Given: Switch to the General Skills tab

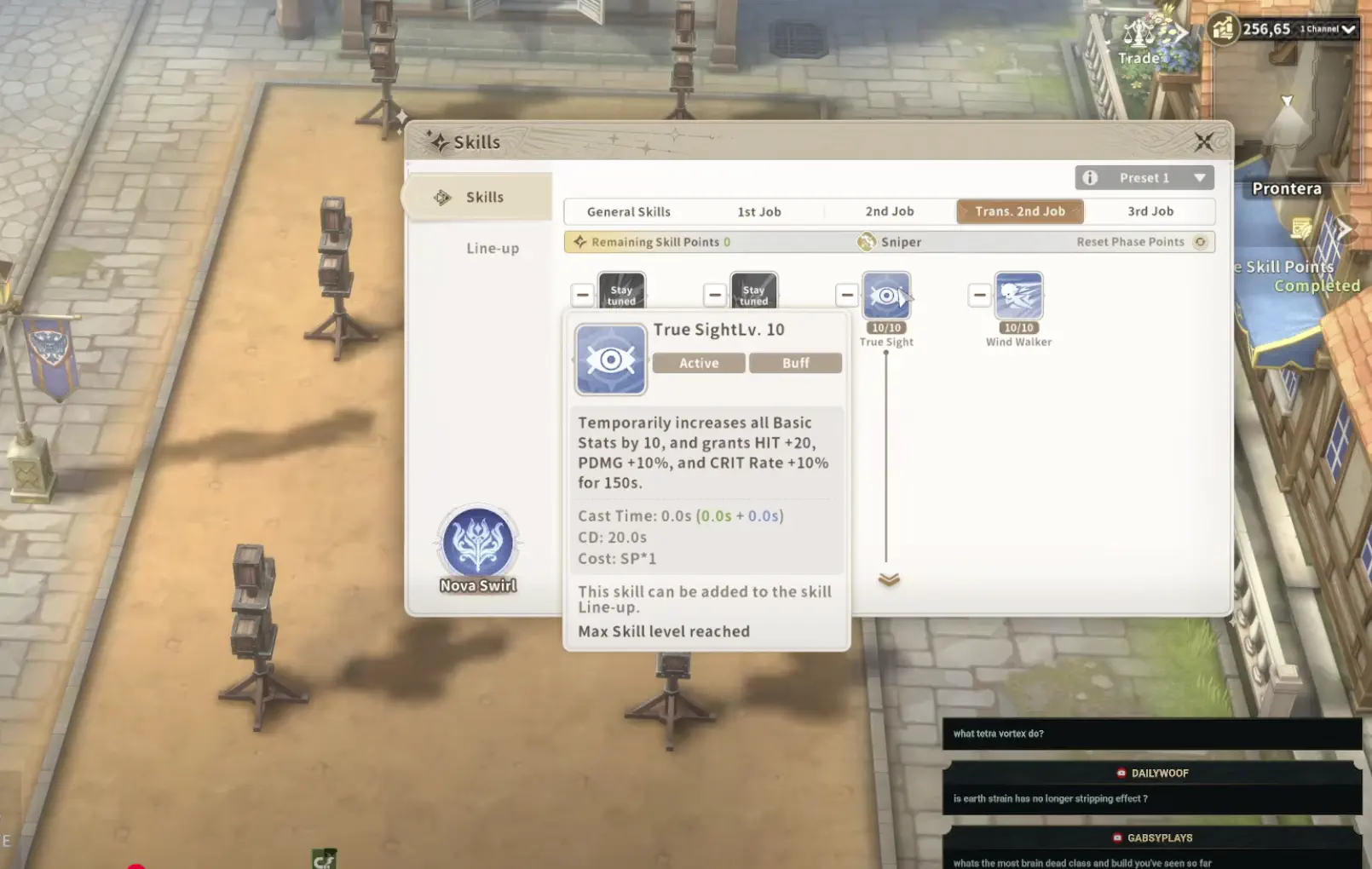Looking at the screenshot, I should (628, 211).
